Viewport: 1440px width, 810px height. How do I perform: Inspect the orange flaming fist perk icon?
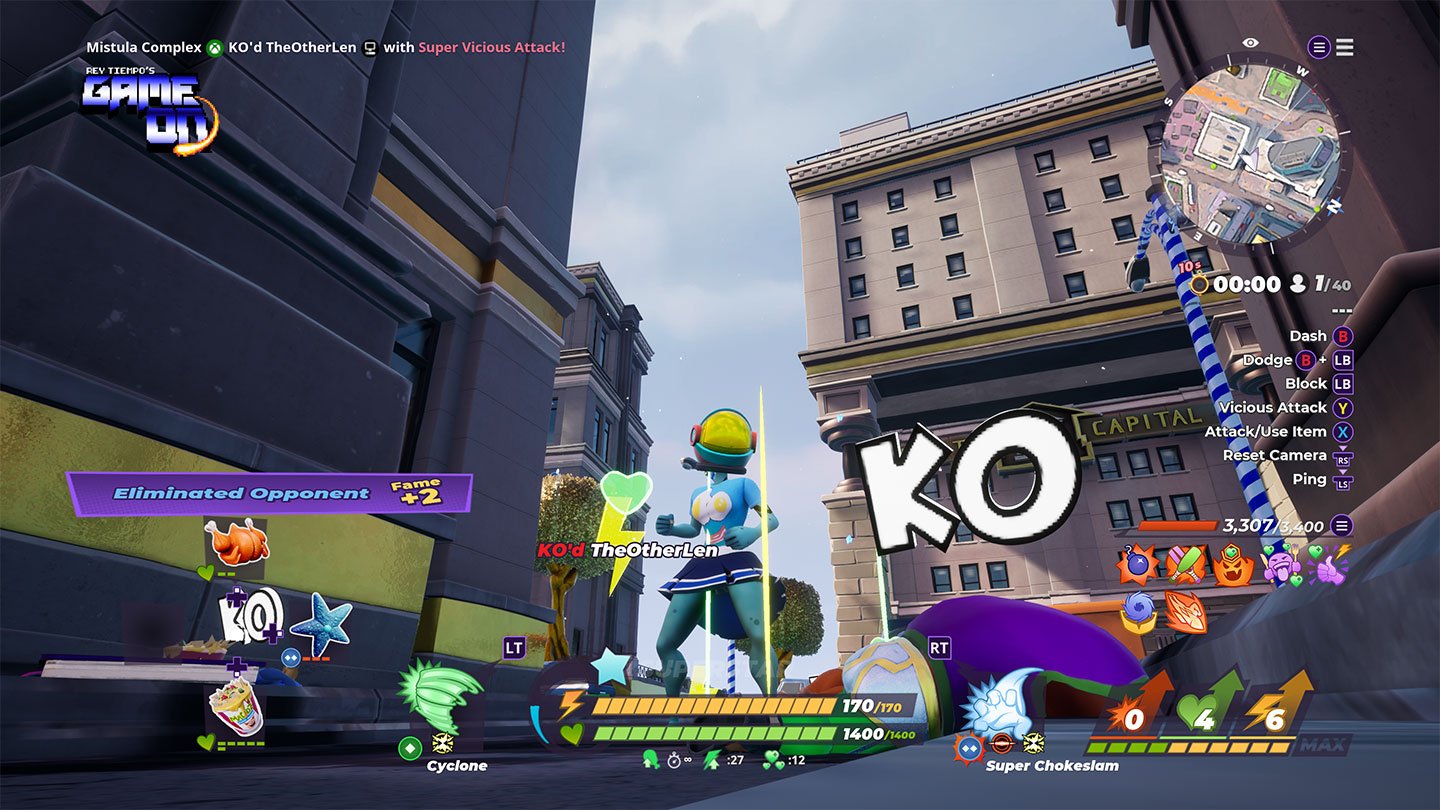[x=1185, y=612]
